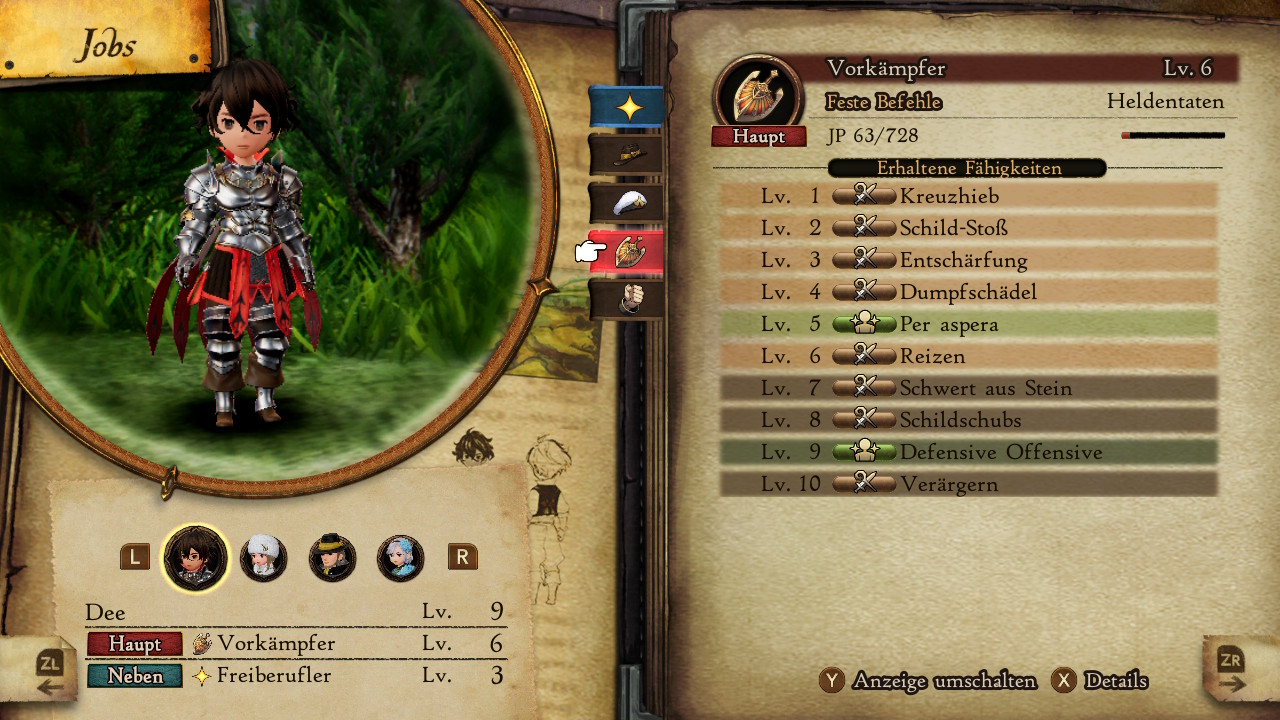Click the Haupt job row for Vorkämpfer
Viewport: 1280px width, 720px height.
tap(295, 643)
